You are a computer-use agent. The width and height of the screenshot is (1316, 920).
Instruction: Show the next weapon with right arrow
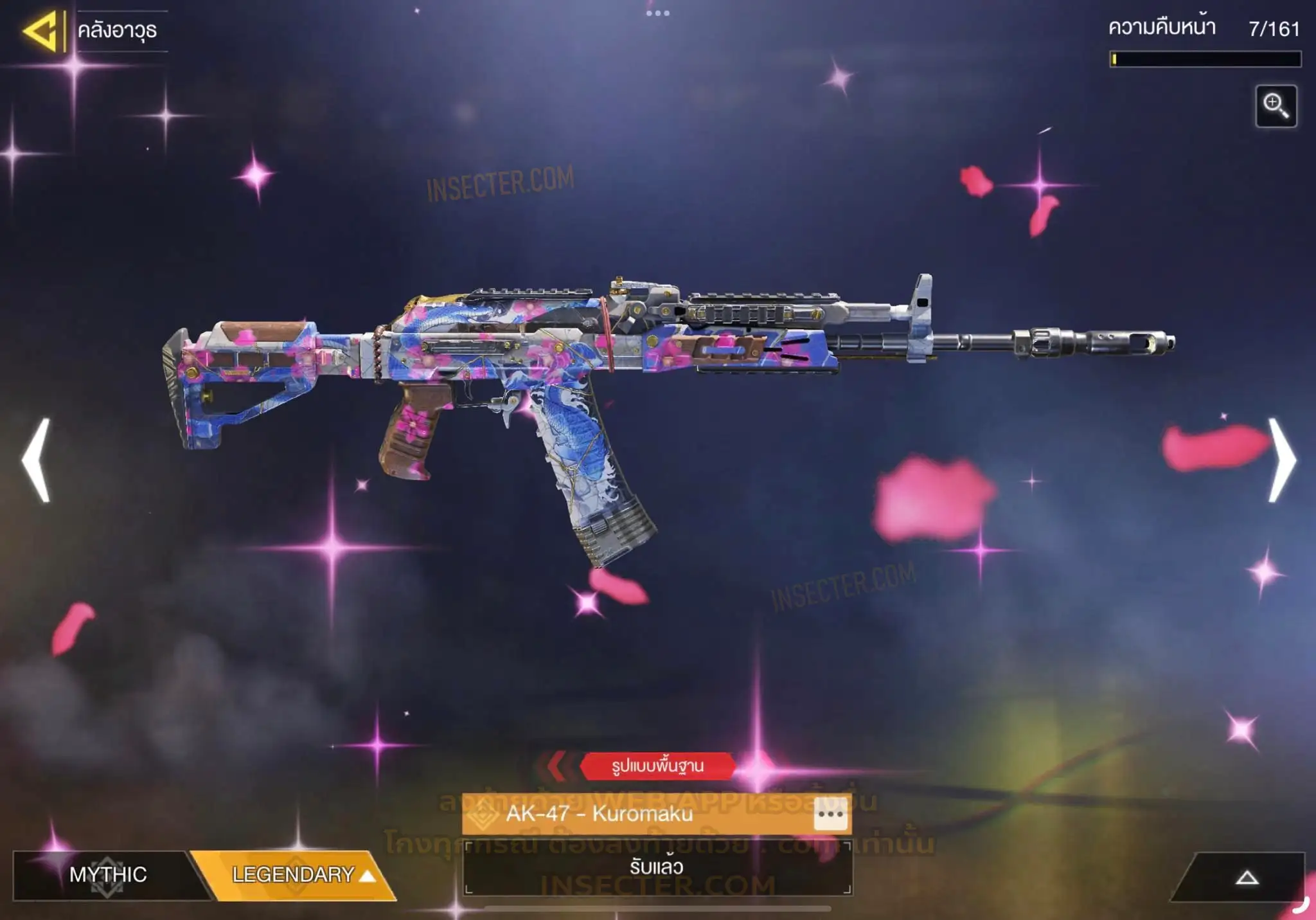pos(1281,460)
